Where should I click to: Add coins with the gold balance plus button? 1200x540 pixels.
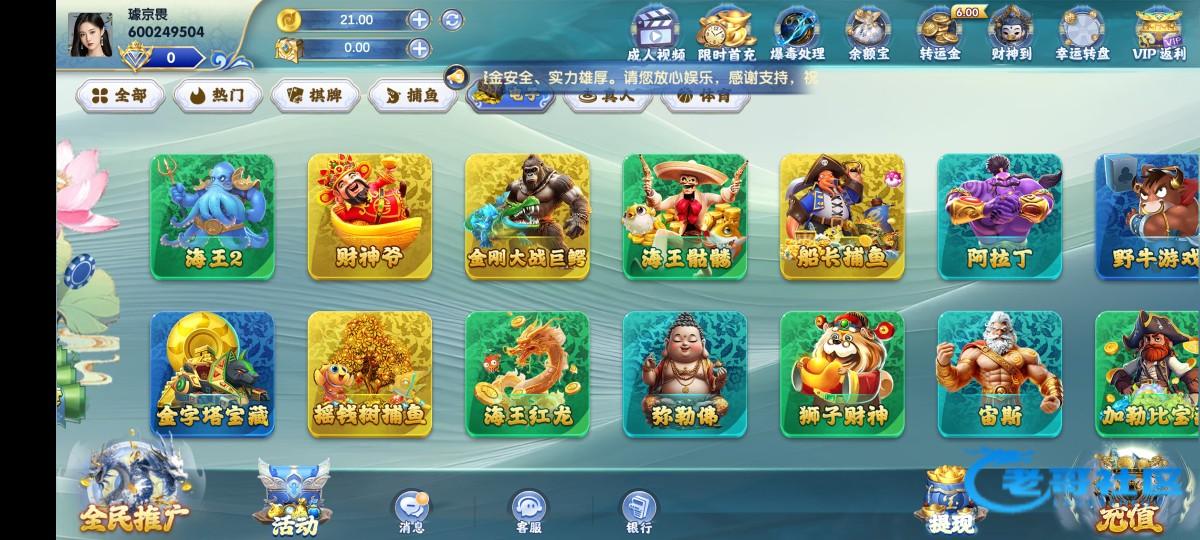419,19
